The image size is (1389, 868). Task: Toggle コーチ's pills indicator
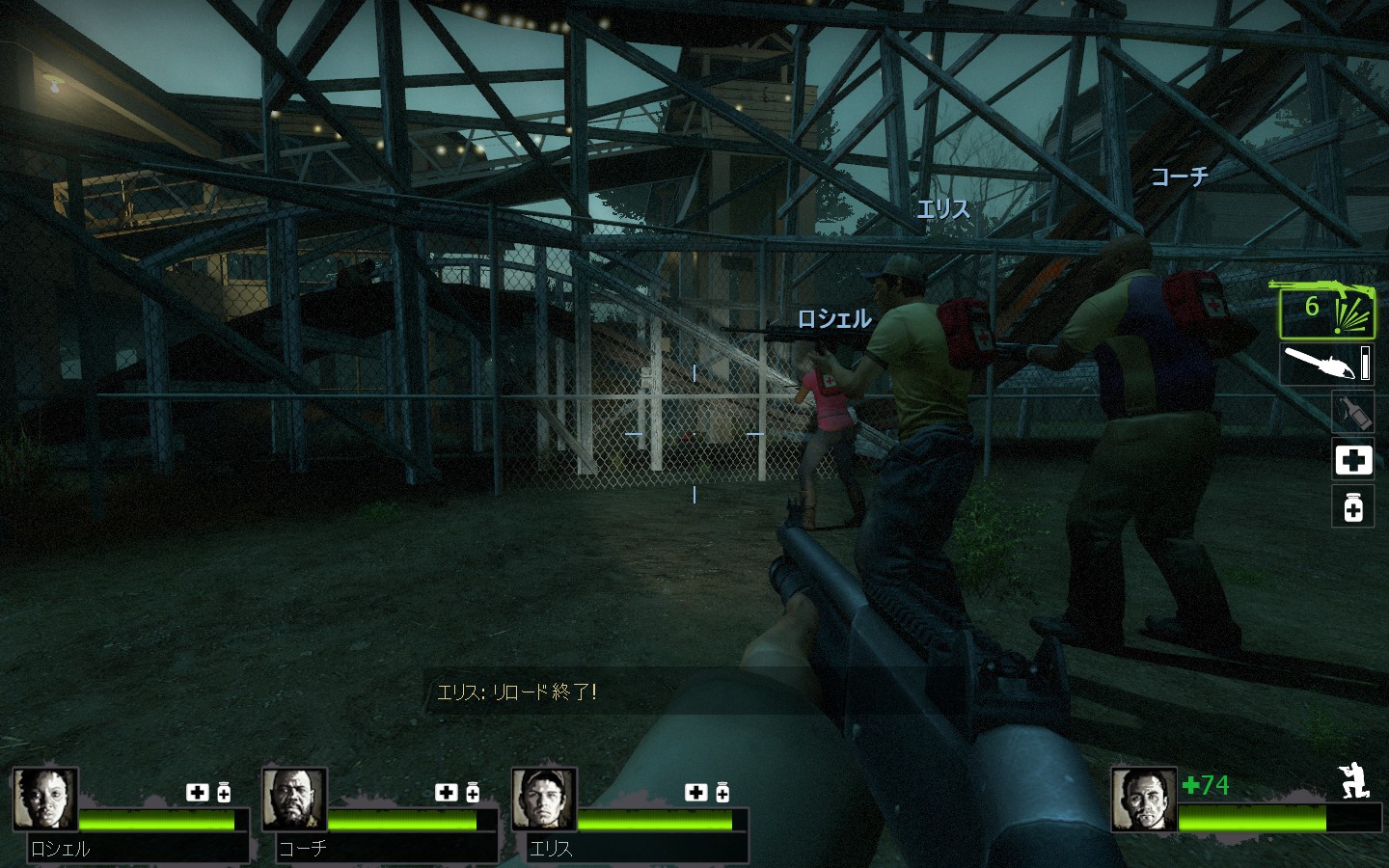point(473,793)
